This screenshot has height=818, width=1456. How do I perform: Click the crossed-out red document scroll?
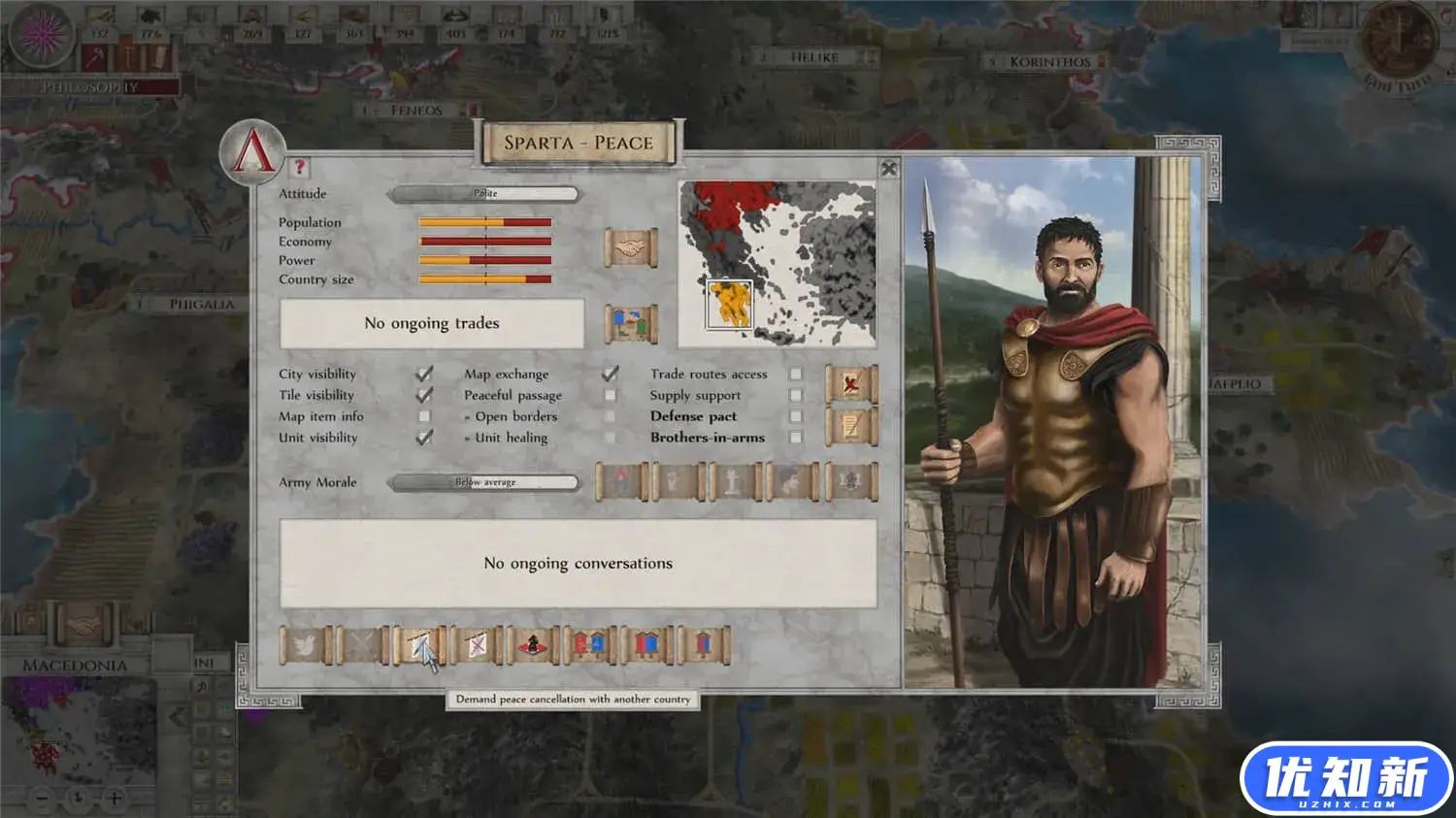pos(850,384)
